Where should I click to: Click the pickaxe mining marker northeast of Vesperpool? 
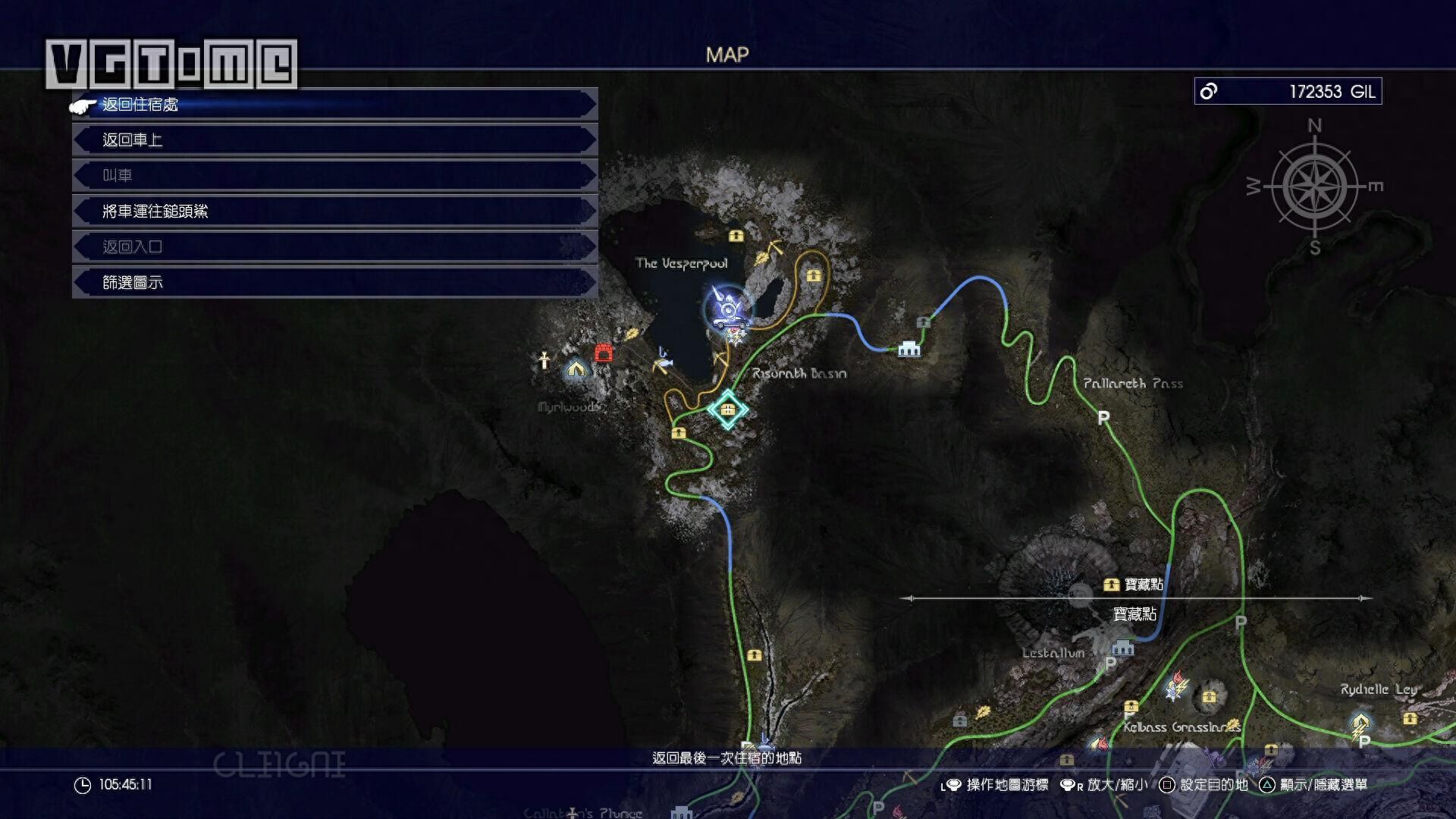[774, 248]
